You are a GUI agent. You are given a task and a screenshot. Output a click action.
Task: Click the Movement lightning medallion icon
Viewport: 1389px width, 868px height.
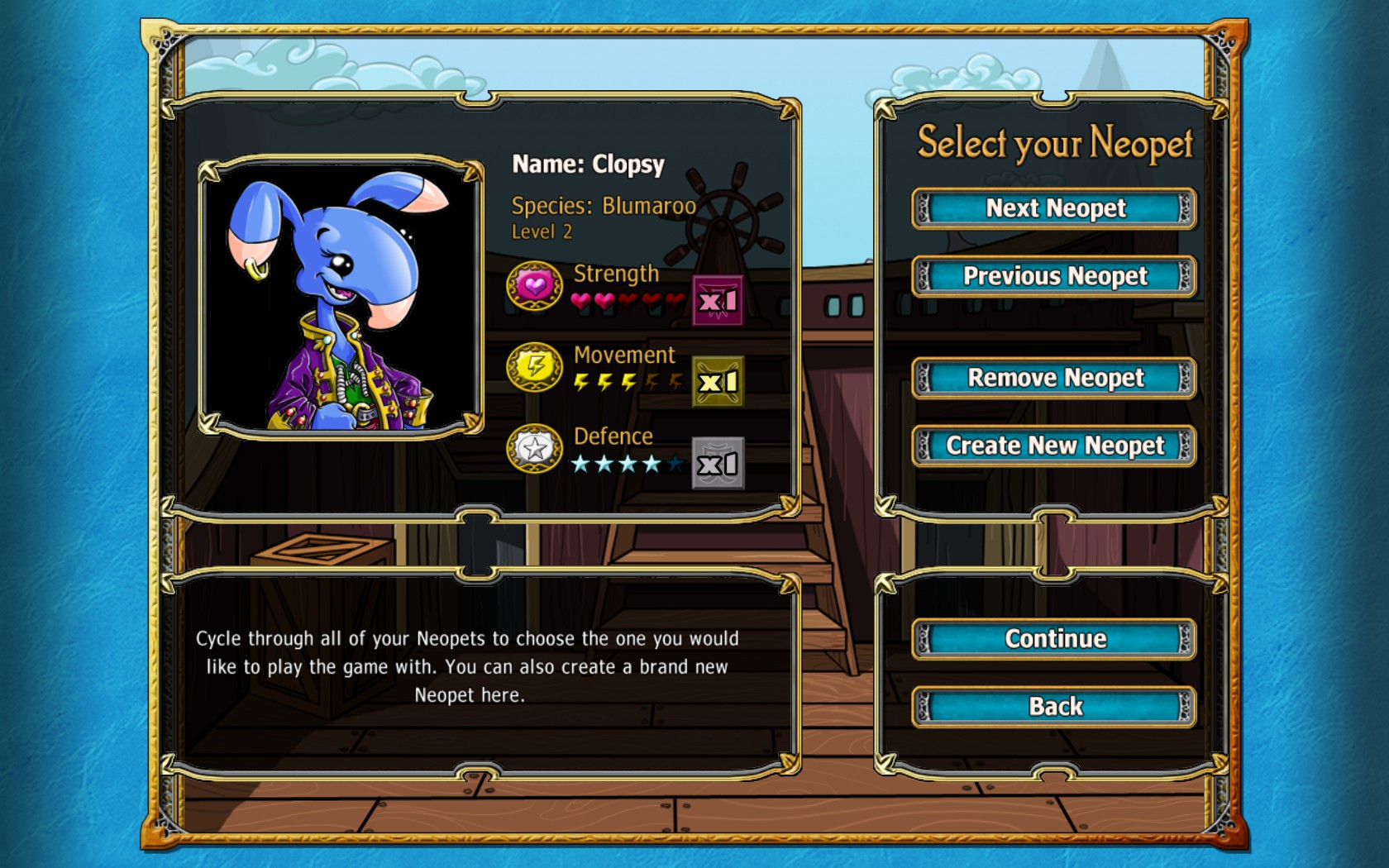[534, 370]
